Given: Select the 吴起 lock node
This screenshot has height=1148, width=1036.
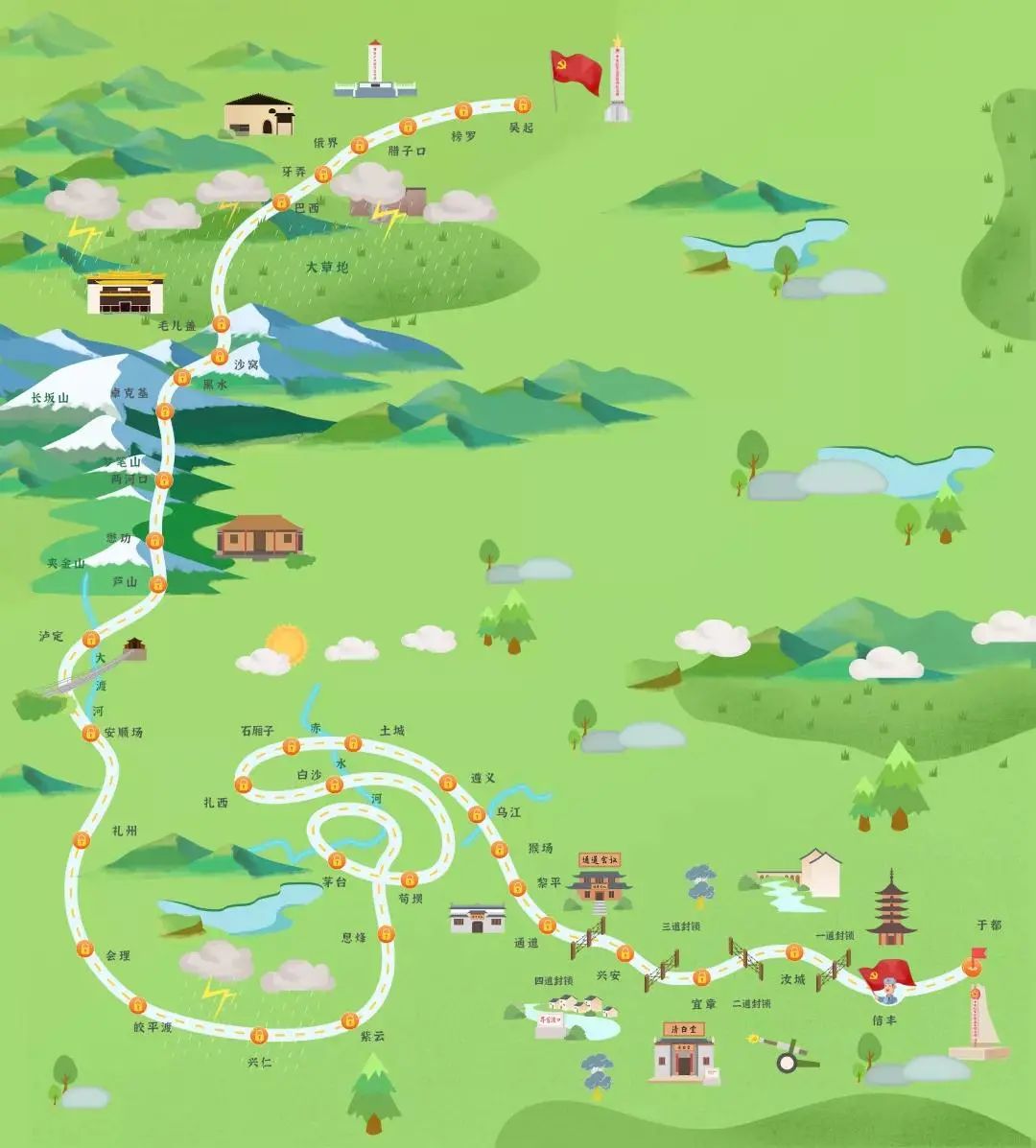Looking at the screenshot, I should pos(523,104).
